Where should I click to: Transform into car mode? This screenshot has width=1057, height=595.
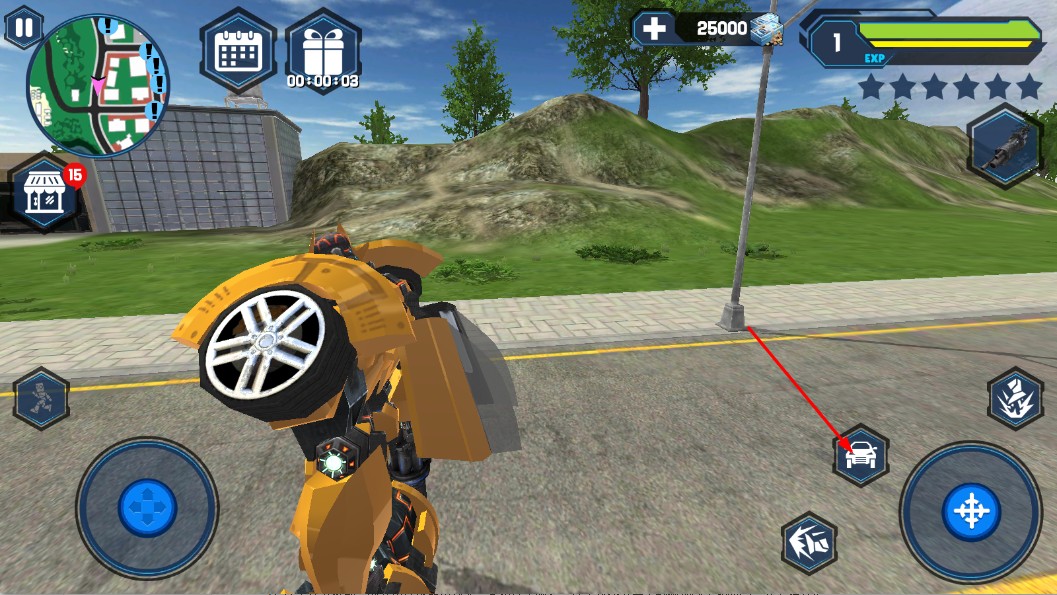point(861,456)
